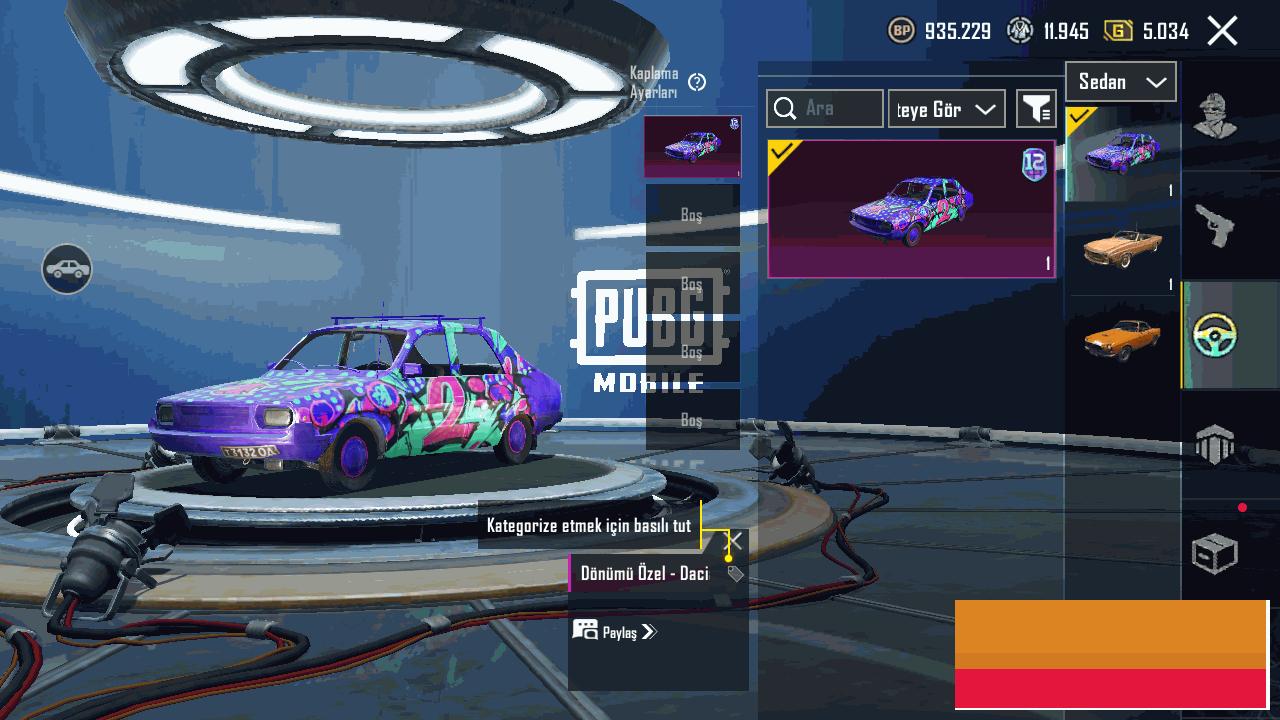Open the sort order dropdown
Image resolution: width=1280 pixels, height=720 pixels.
pyautogui.click(x=946, y=109)
